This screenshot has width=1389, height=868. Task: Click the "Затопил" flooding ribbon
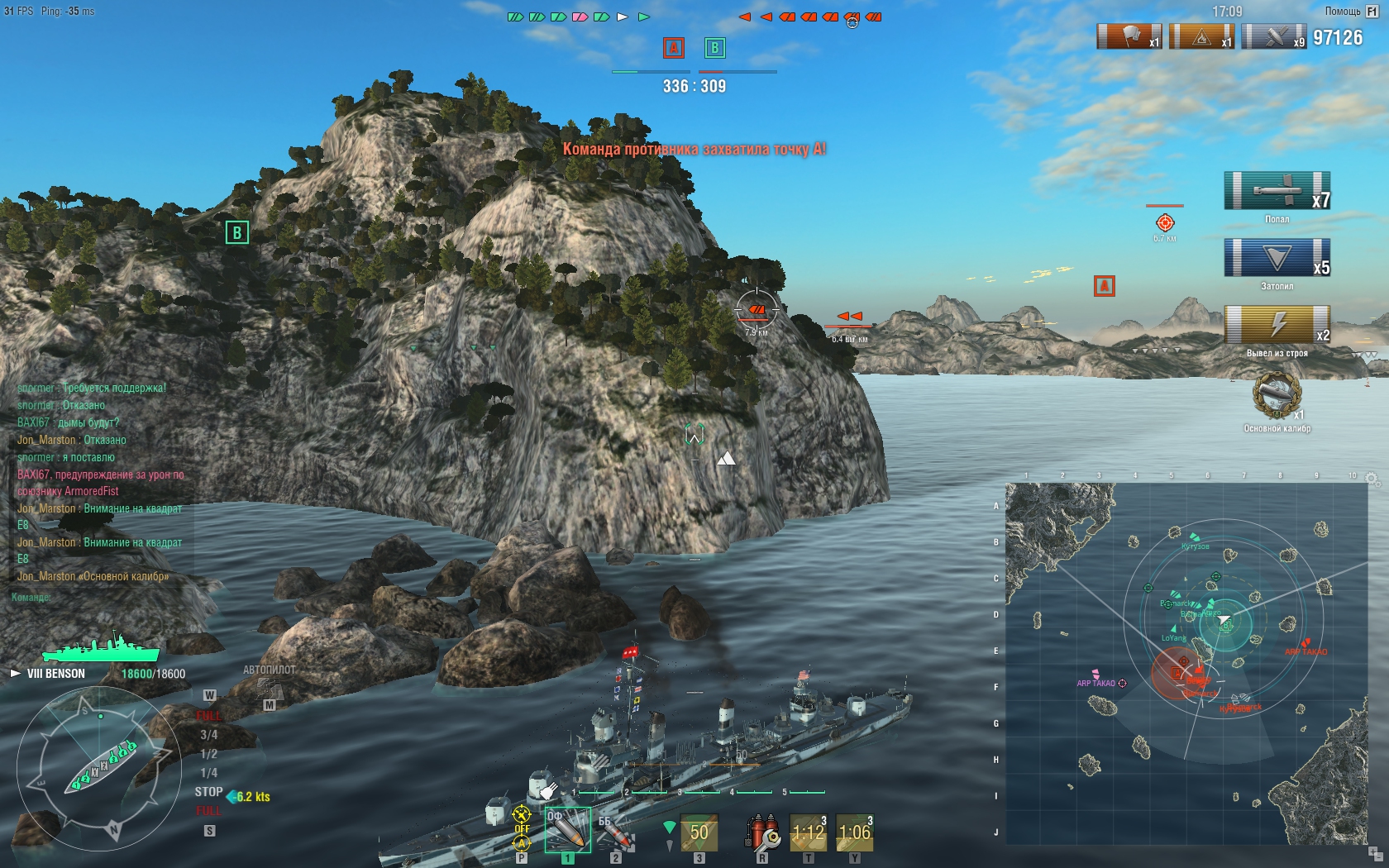pyautogui.click(x=1277, y=258)
